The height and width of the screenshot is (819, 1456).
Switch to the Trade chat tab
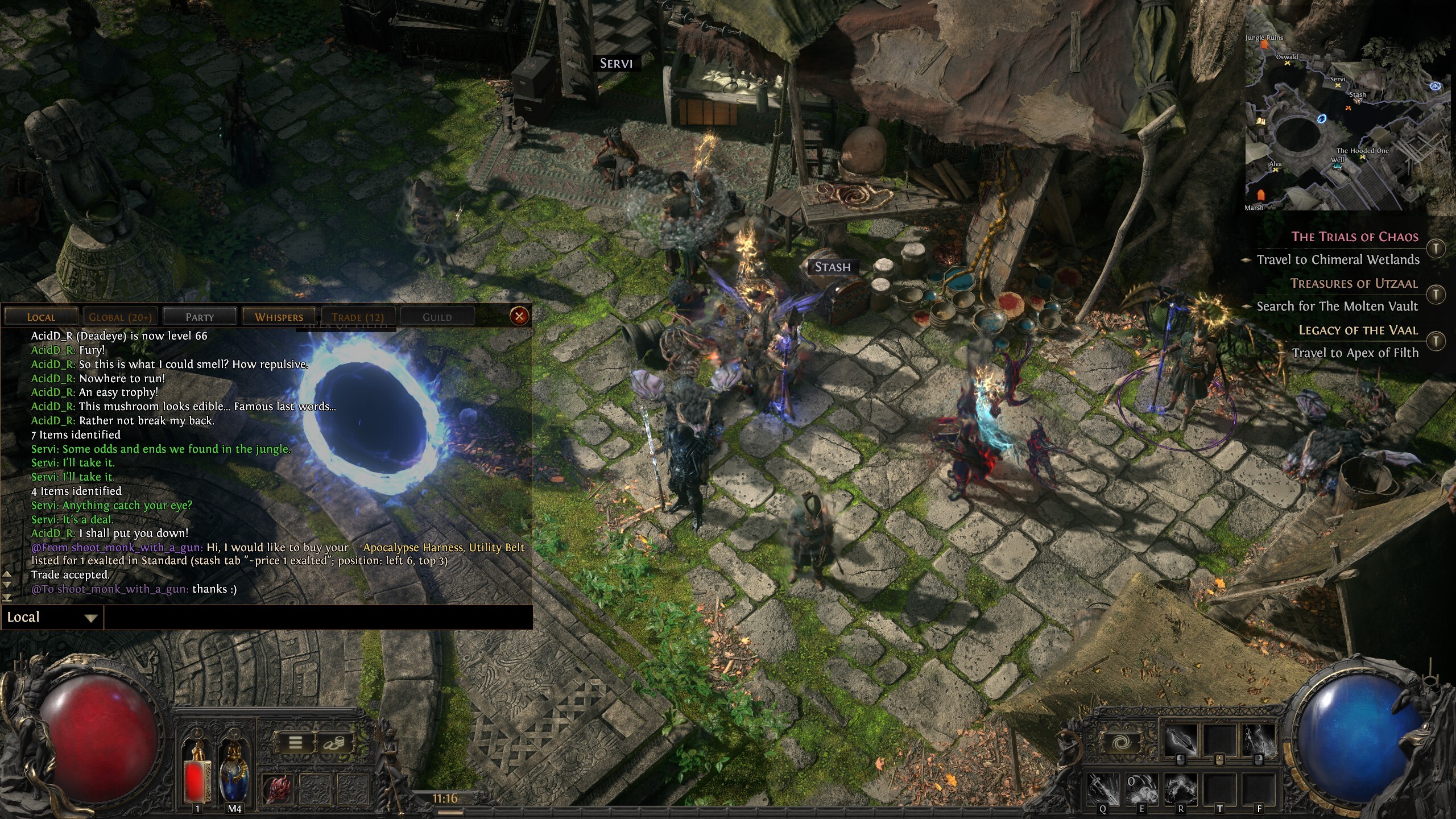click(x=358, y=317)
